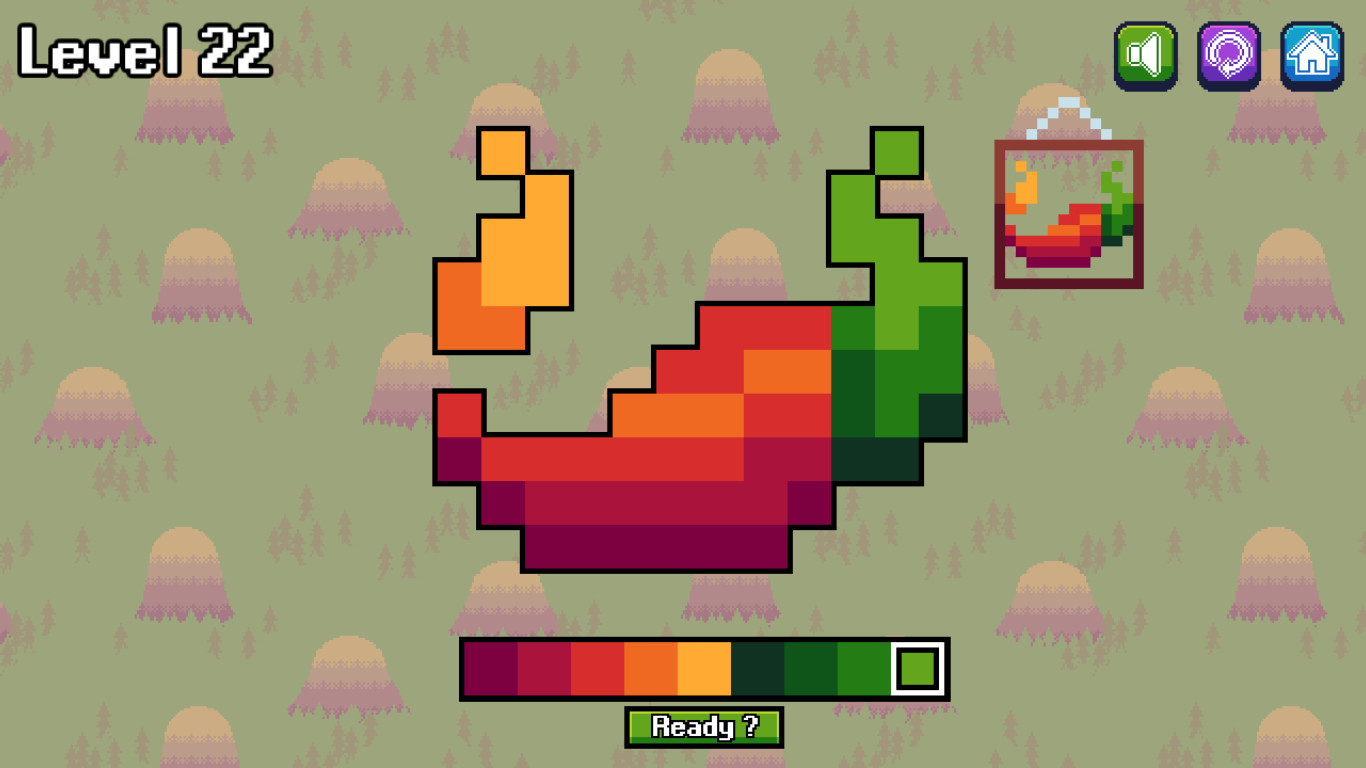Image resolution: width=1366 pixels, height=768 pixels.
Task: Click the currently selected light green swatch
Action: coord(915,668)
